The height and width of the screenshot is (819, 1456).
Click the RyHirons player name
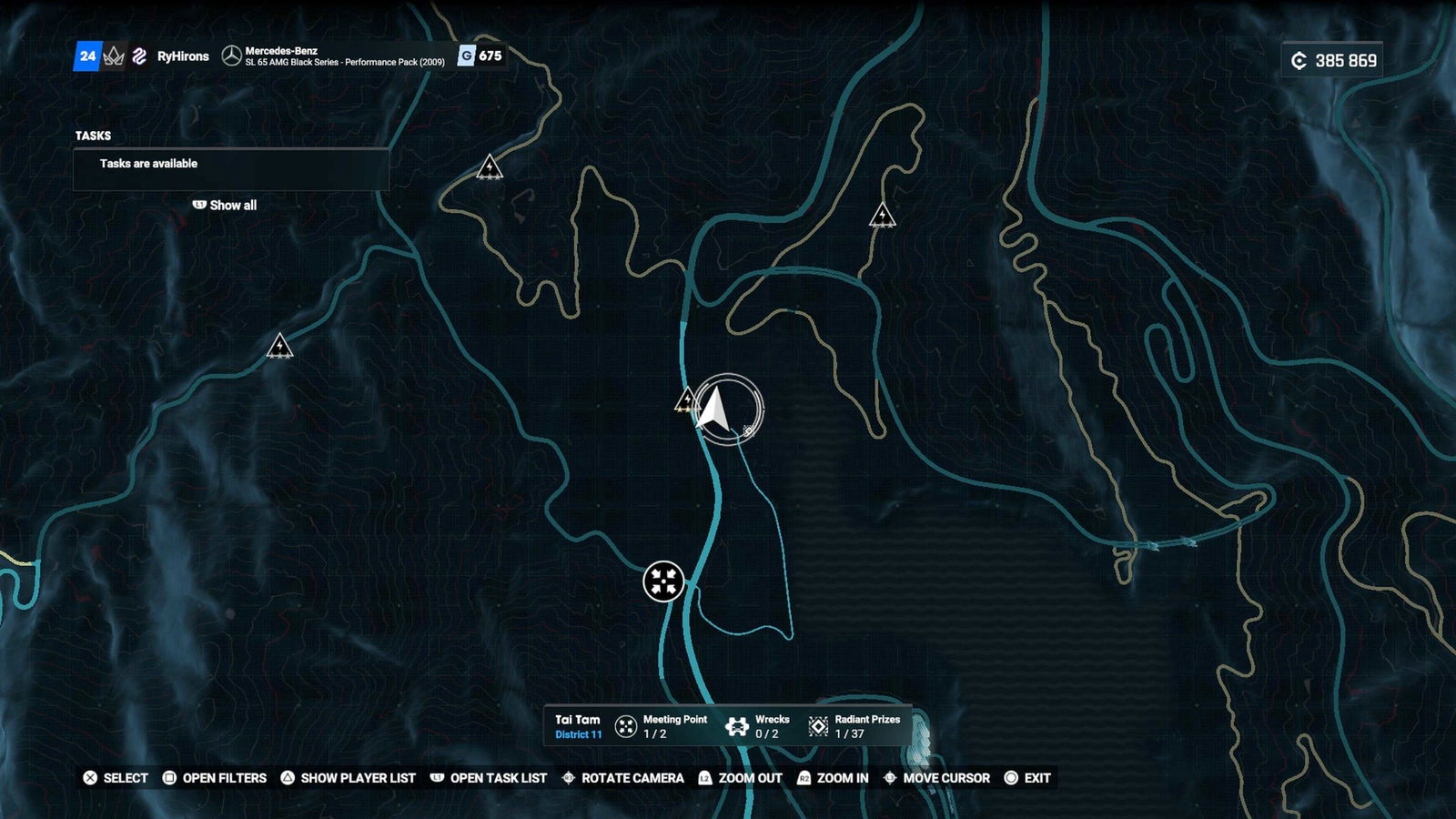(x=183, y=56)
